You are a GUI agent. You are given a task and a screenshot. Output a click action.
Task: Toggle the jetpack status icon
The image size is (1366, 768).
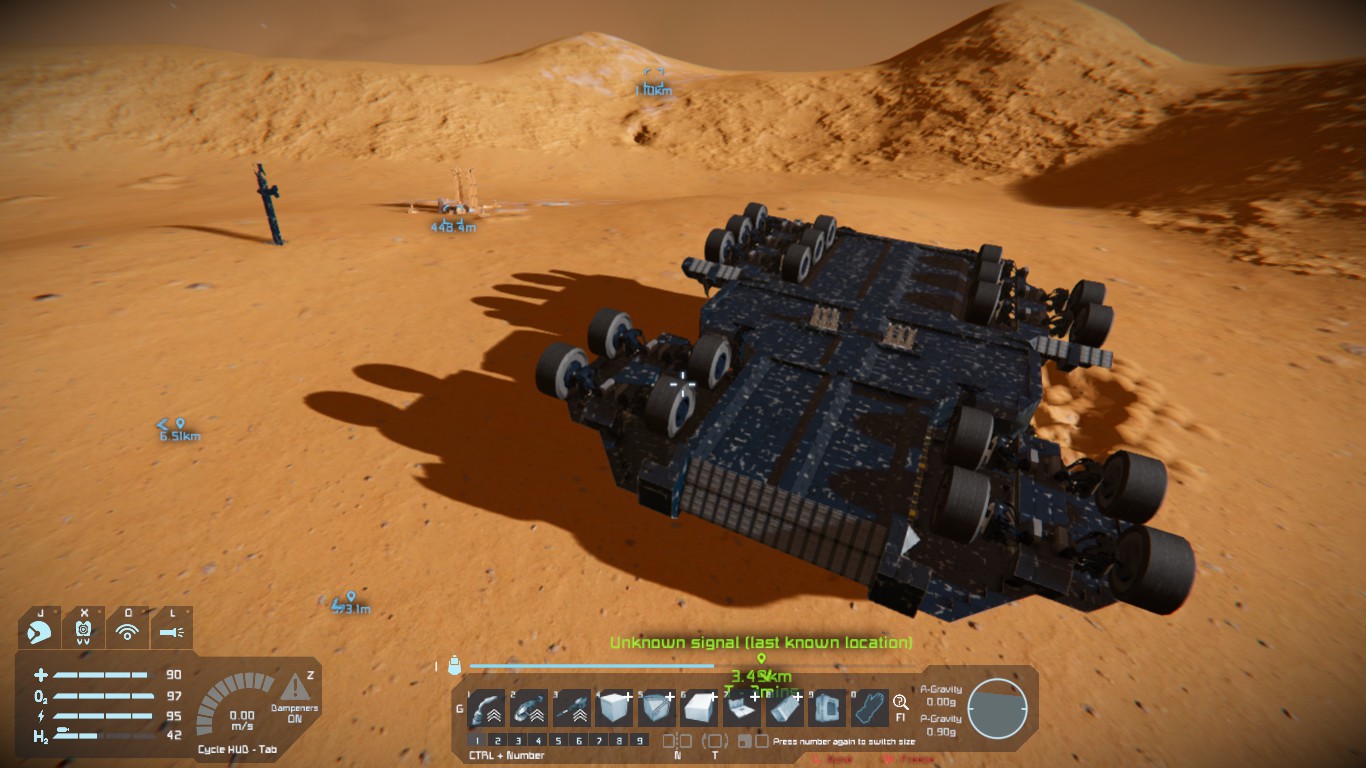(40, 631)
